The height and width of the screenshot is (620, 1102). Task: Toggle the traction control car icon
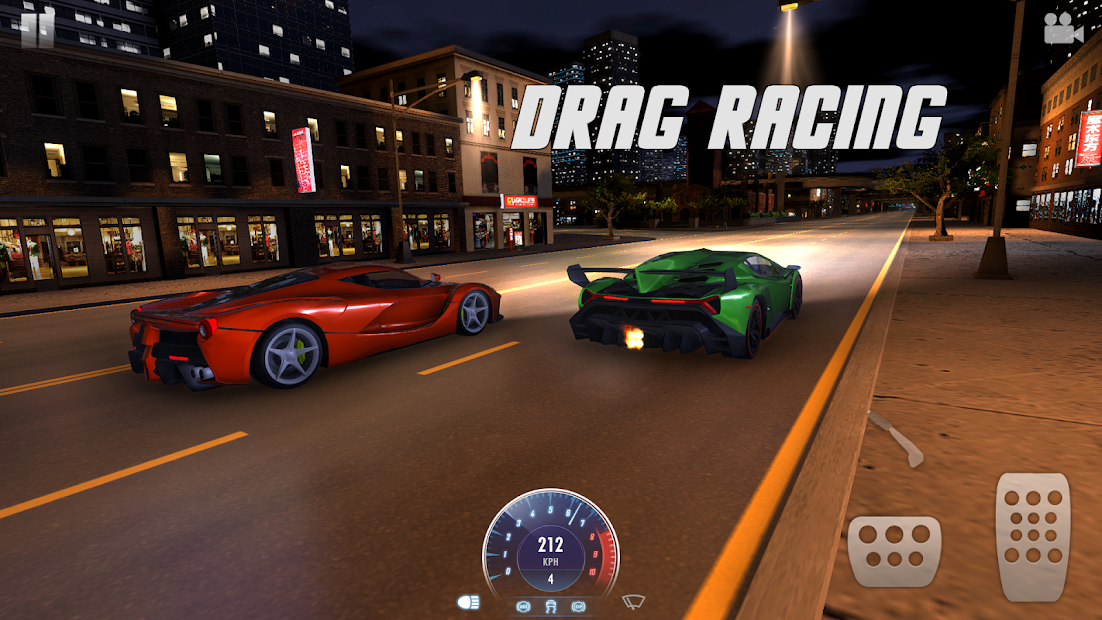(550, 606)
